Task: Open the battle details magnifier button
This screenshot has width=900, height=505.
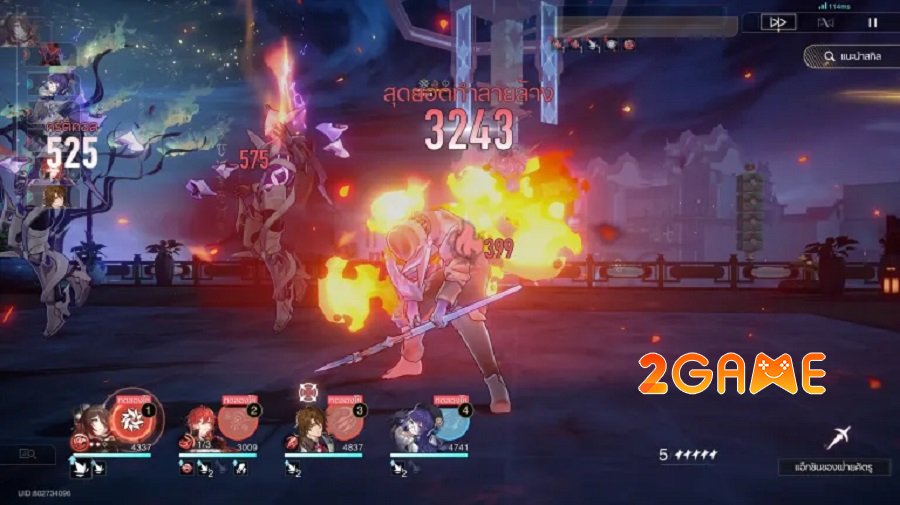Action: click(x=28, y=455)
